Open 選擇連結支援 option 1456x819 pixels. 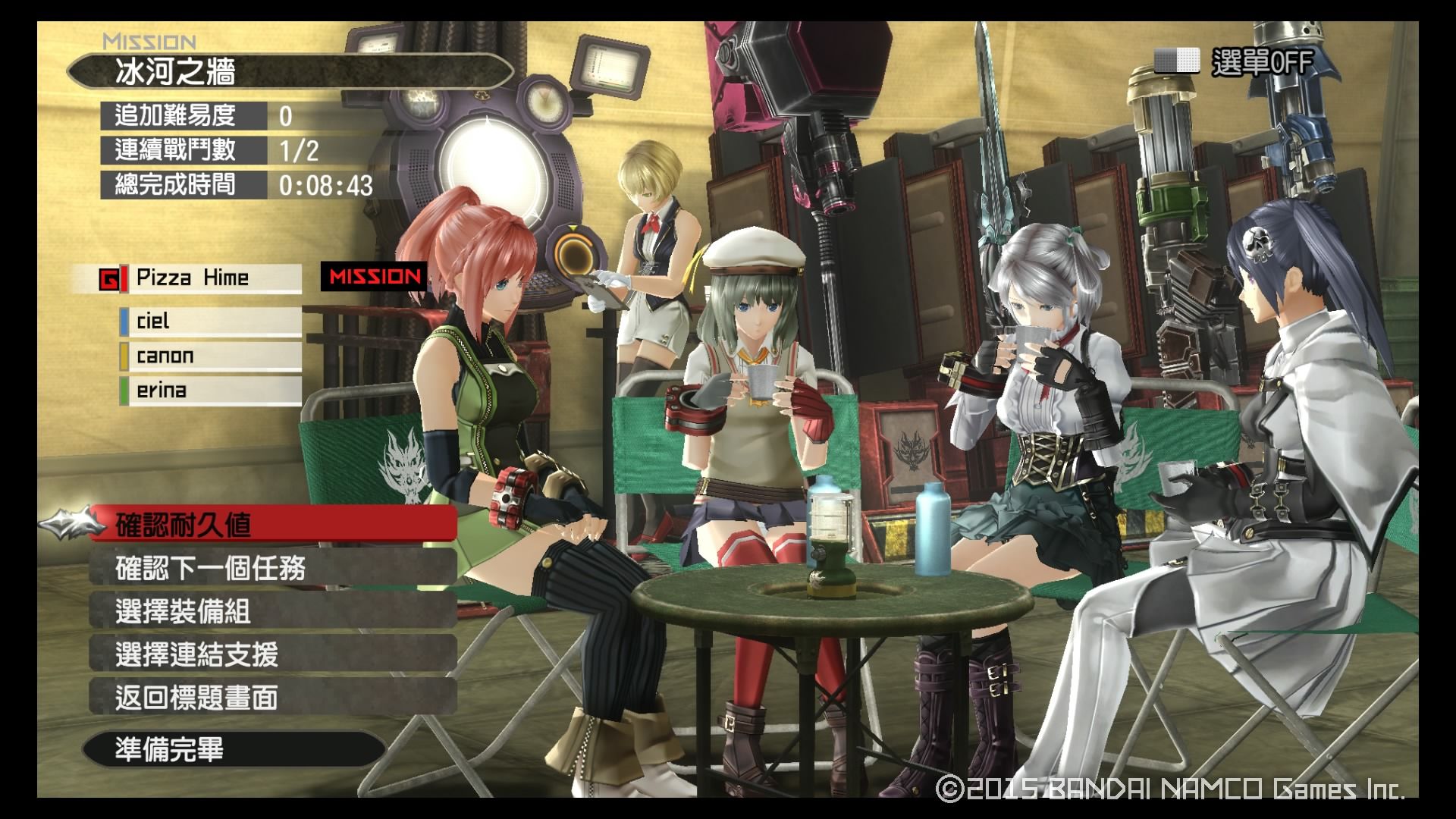pyautogui.click(x=273, y=654)
